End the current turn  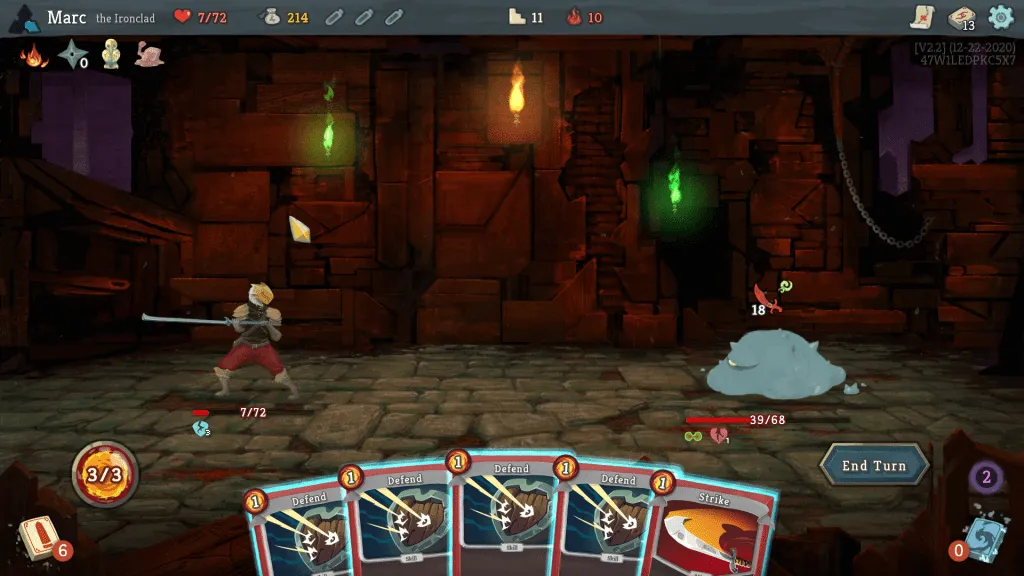click(x=874, y=466)
